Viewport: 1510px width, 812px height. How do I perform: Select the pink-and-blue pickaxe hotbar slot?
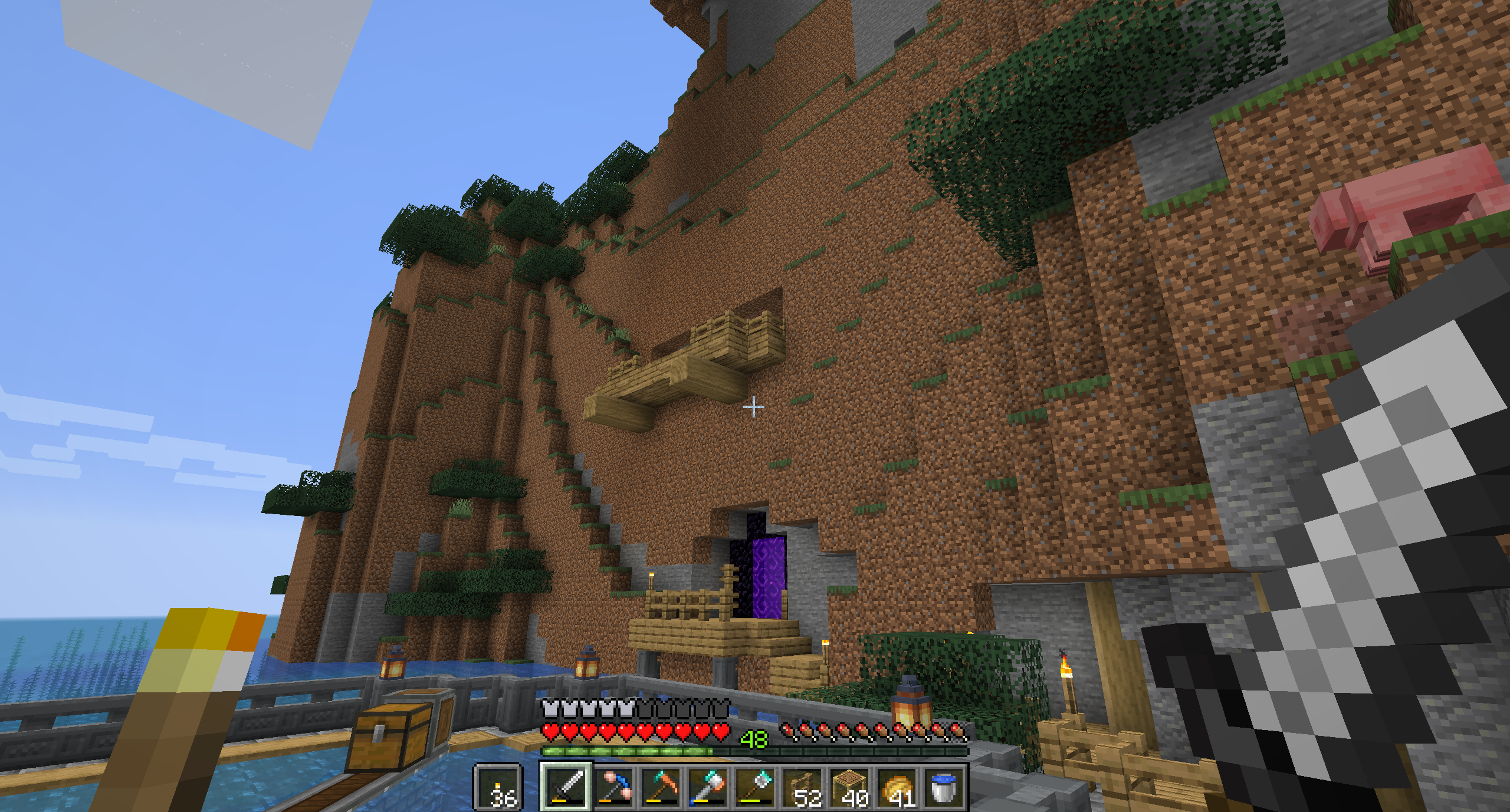click(x=613, y=787)
